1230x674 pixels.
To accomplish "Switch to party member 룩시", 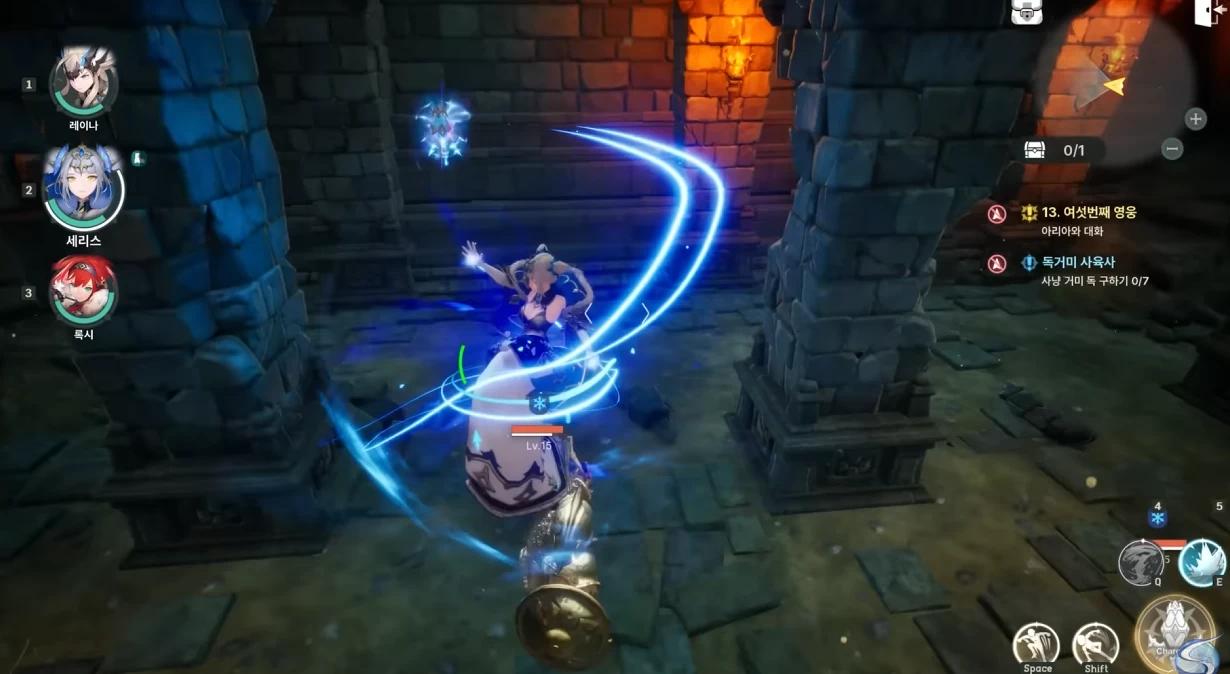I will (84, 291).
